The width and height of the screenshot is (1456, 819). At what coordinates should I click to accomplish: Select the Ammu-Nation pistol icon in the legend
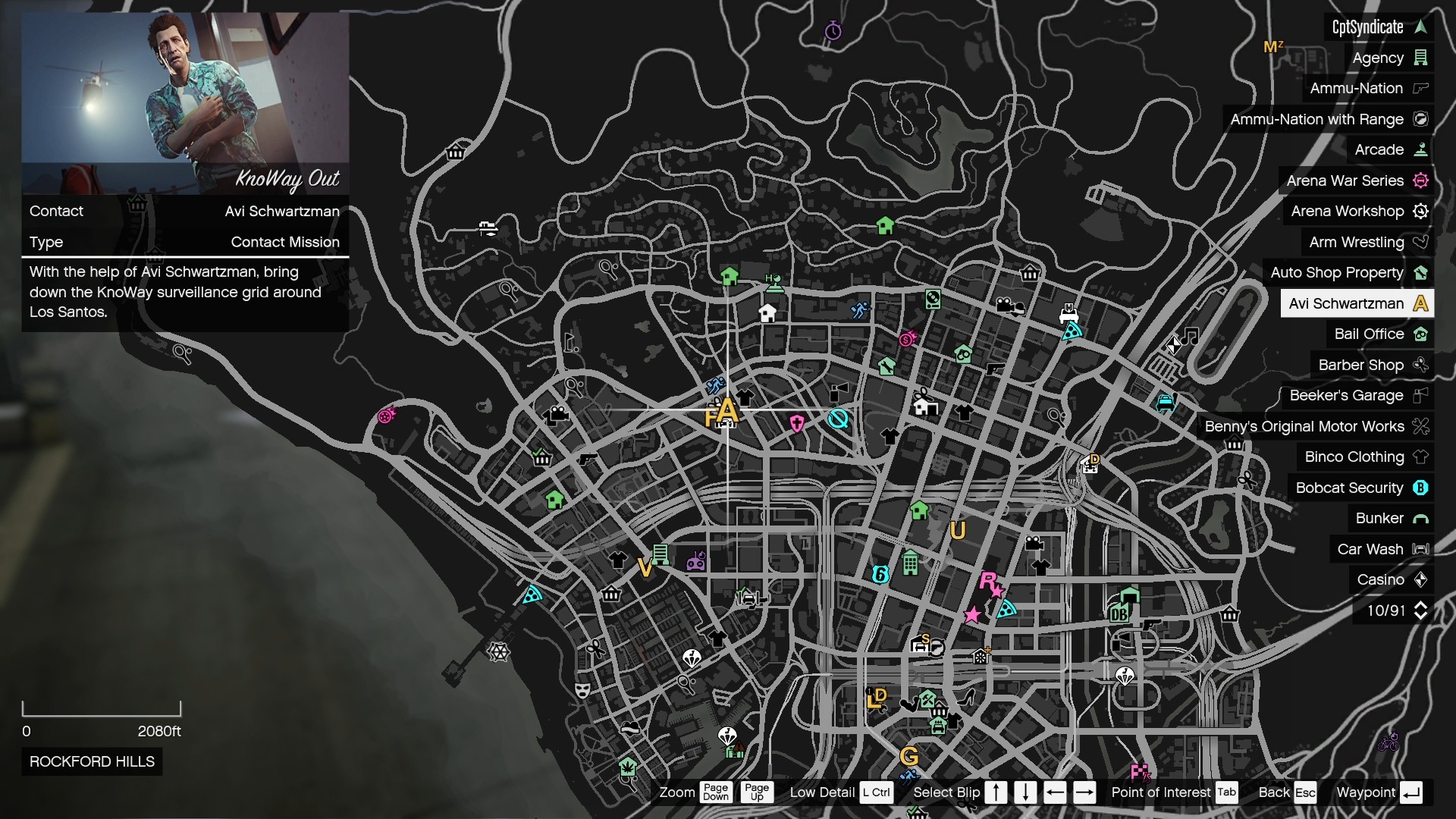point(1421,88)
